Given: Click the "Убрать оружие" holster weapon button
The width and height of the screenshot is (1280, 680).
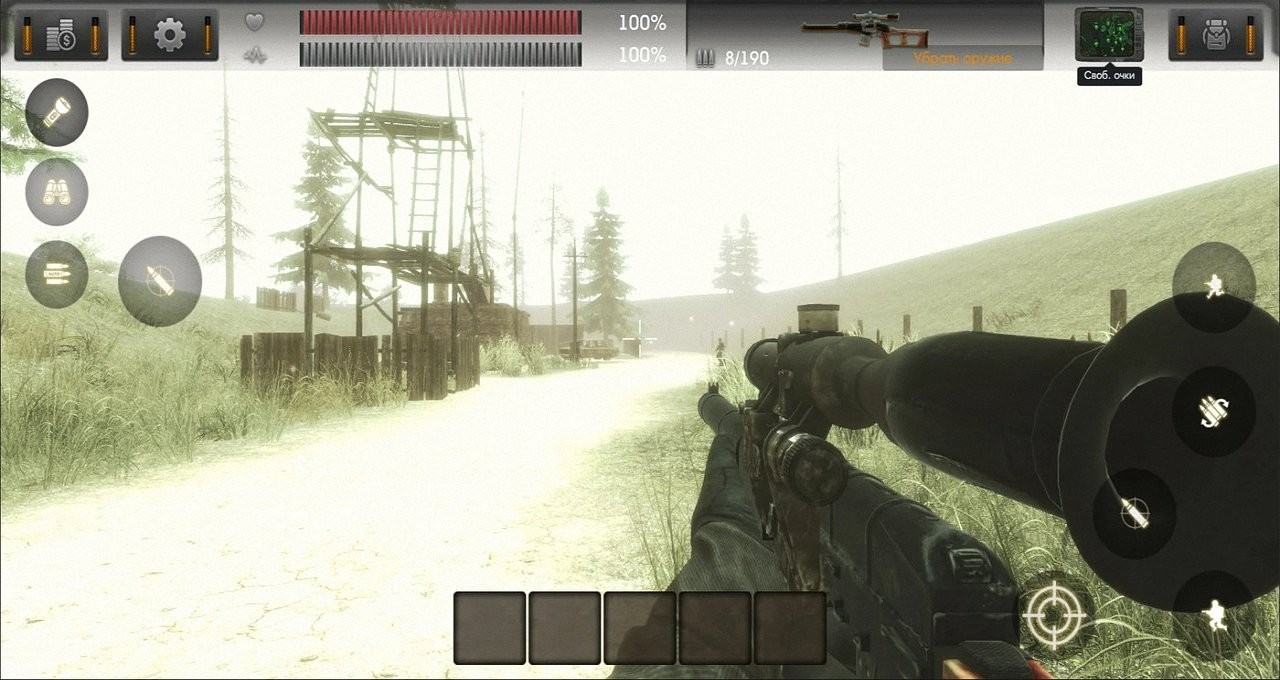Looking at the screenshot, I should 962,59.
